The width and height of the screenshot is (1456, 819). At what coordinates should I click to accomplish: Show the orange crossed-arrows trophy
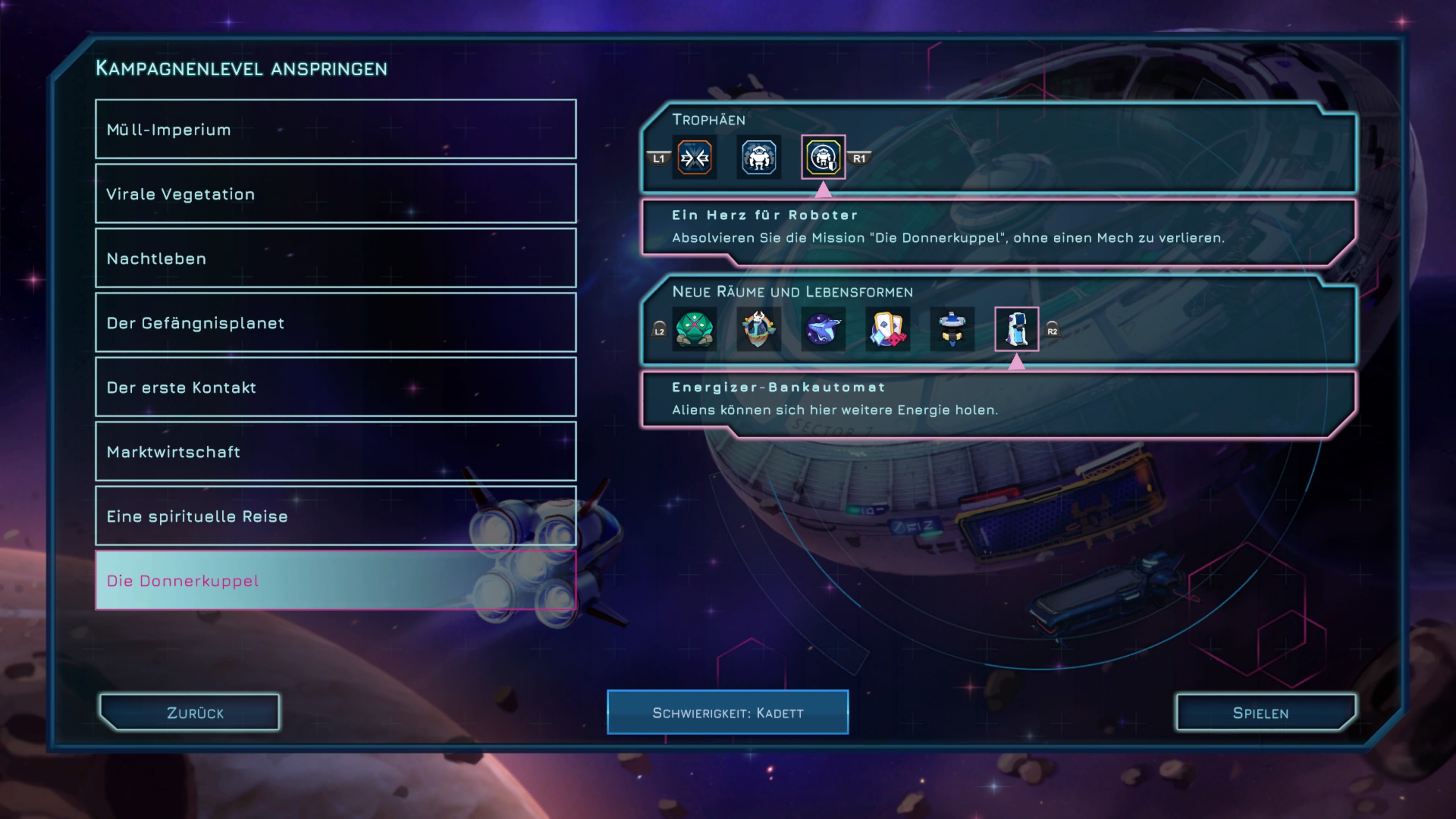694,158
